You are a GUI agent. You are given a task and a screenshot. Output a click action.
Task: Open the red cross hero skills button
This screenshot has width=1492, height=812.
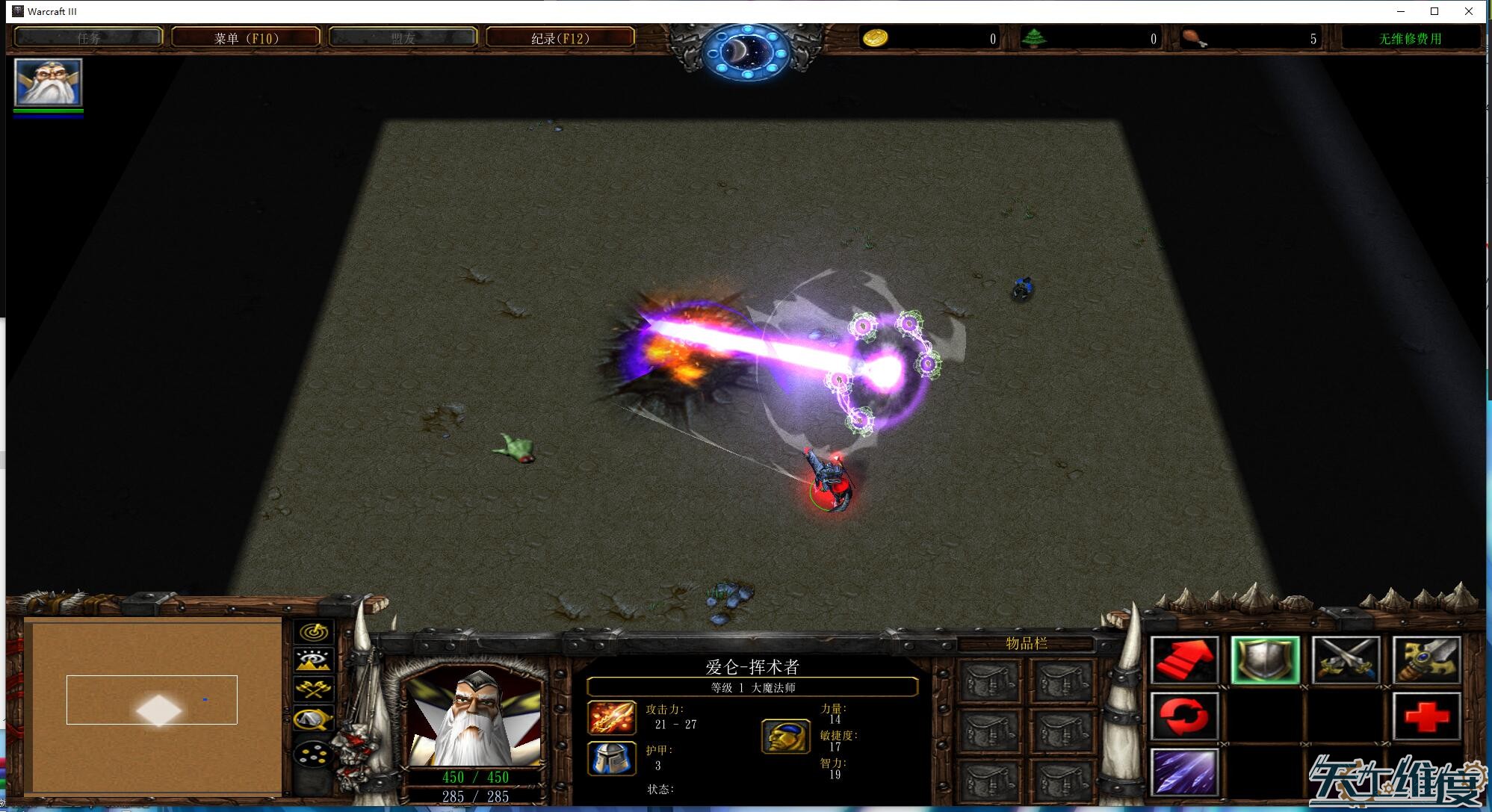pos(1427,716)
